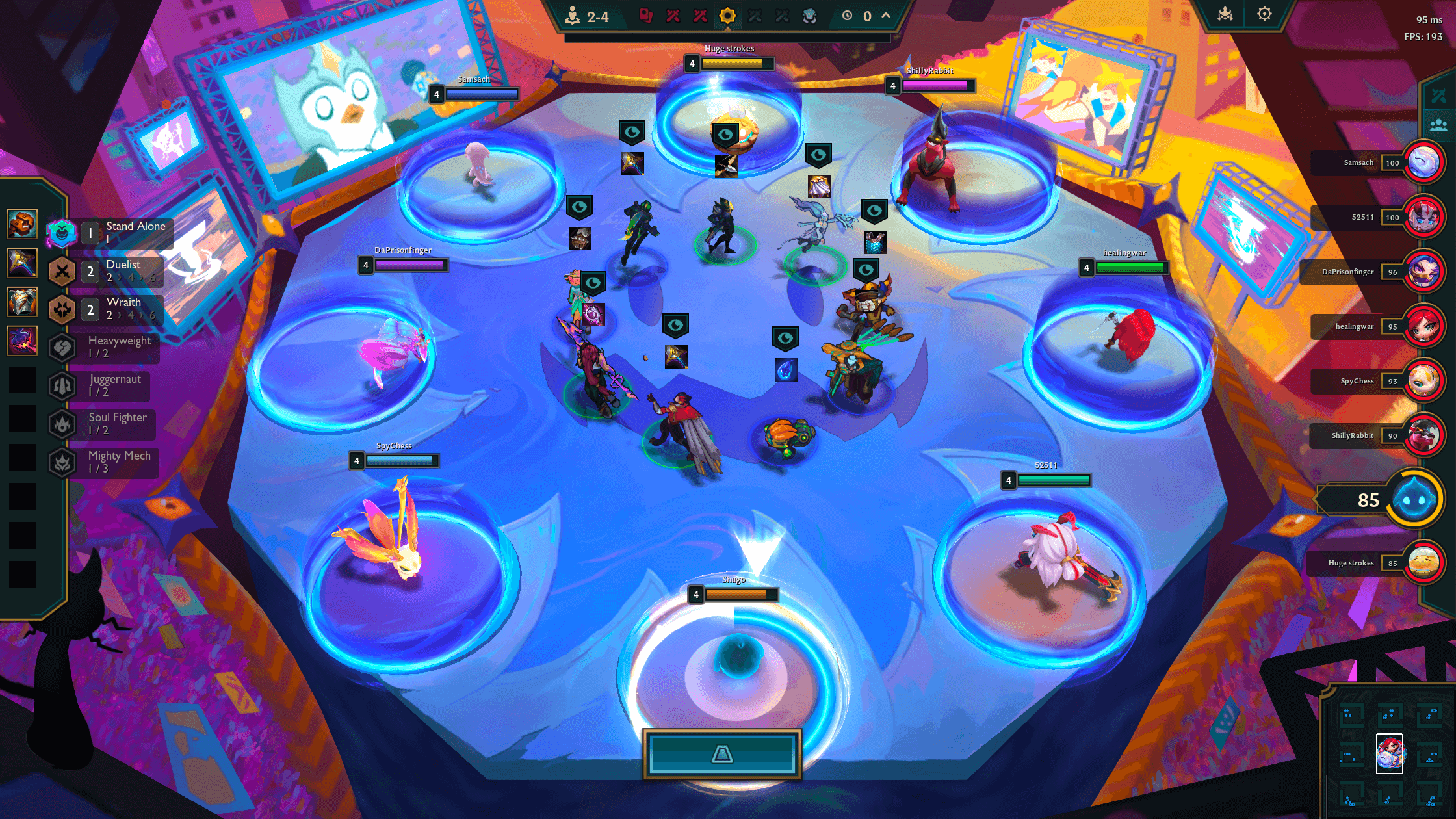Expand the gold panel chevron near the timer
The height and width of the screenshot is (819, 1456).
tap(885, 16)
